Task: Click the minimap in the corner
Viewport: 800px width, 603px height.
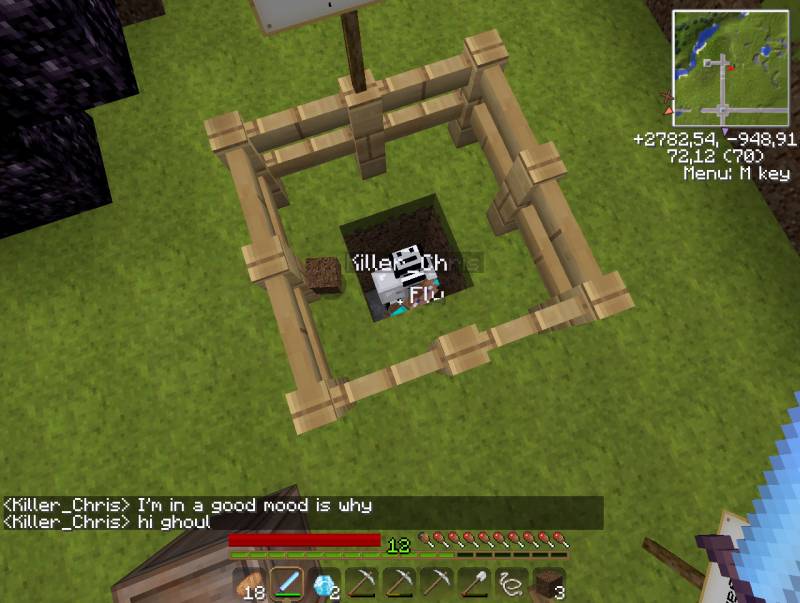Action: pos(731,68)
